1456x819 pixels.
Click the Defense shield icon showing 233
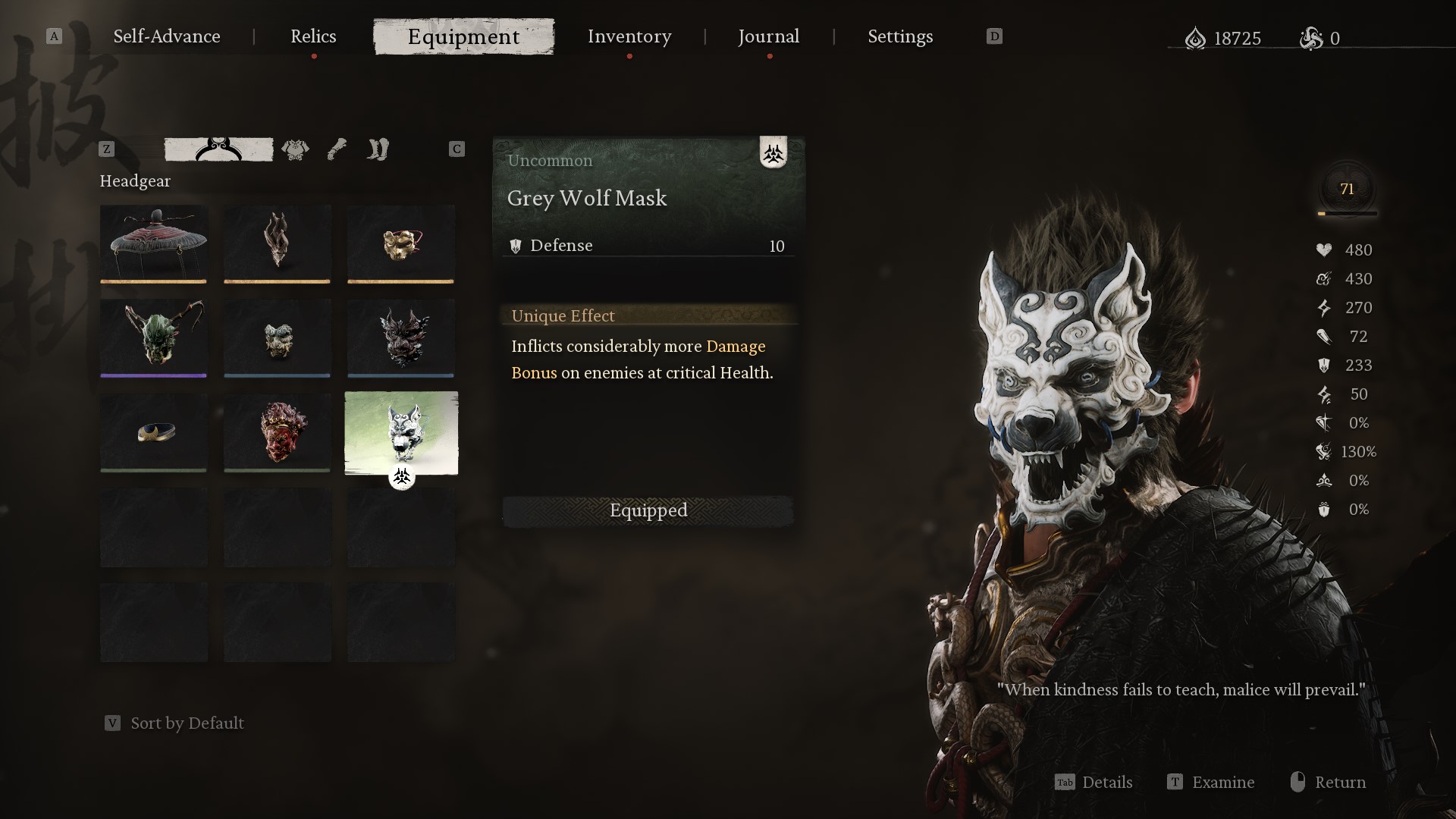1324,366
